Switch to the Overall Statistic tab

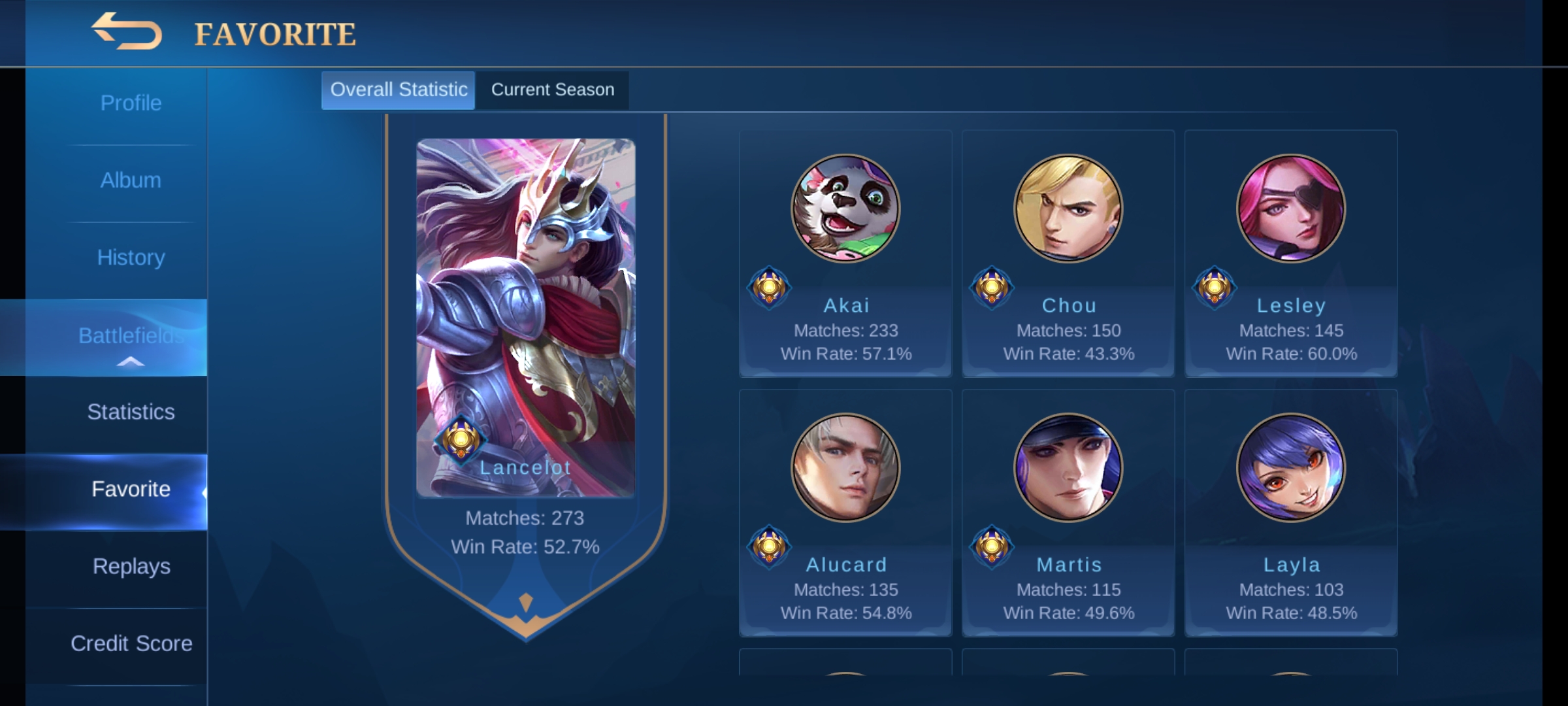tap(399, 90)
